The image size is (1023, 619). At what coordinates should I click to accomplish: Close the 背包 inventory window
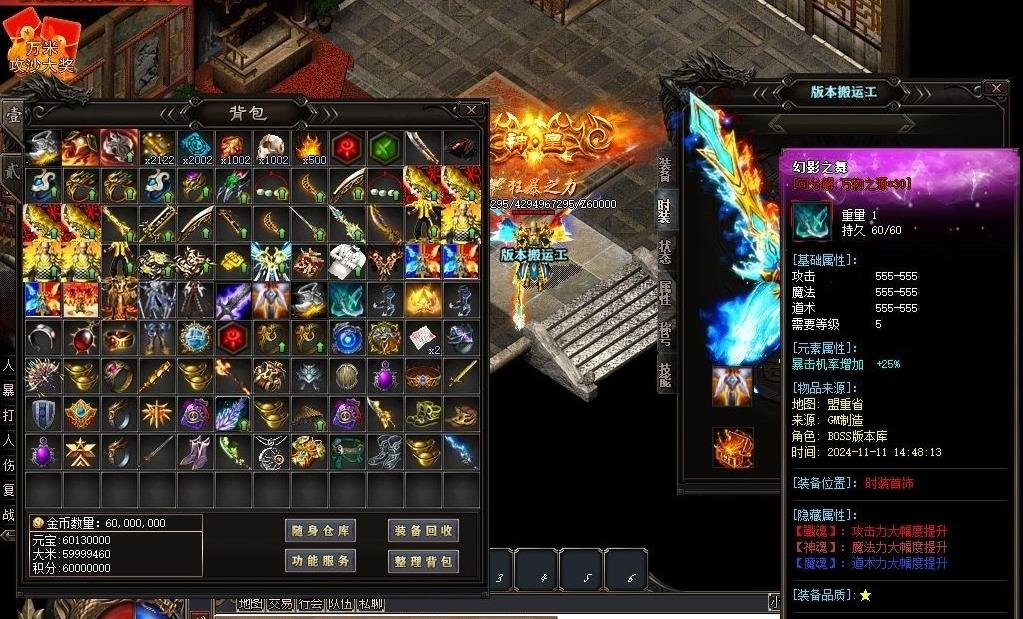(470, 110)
